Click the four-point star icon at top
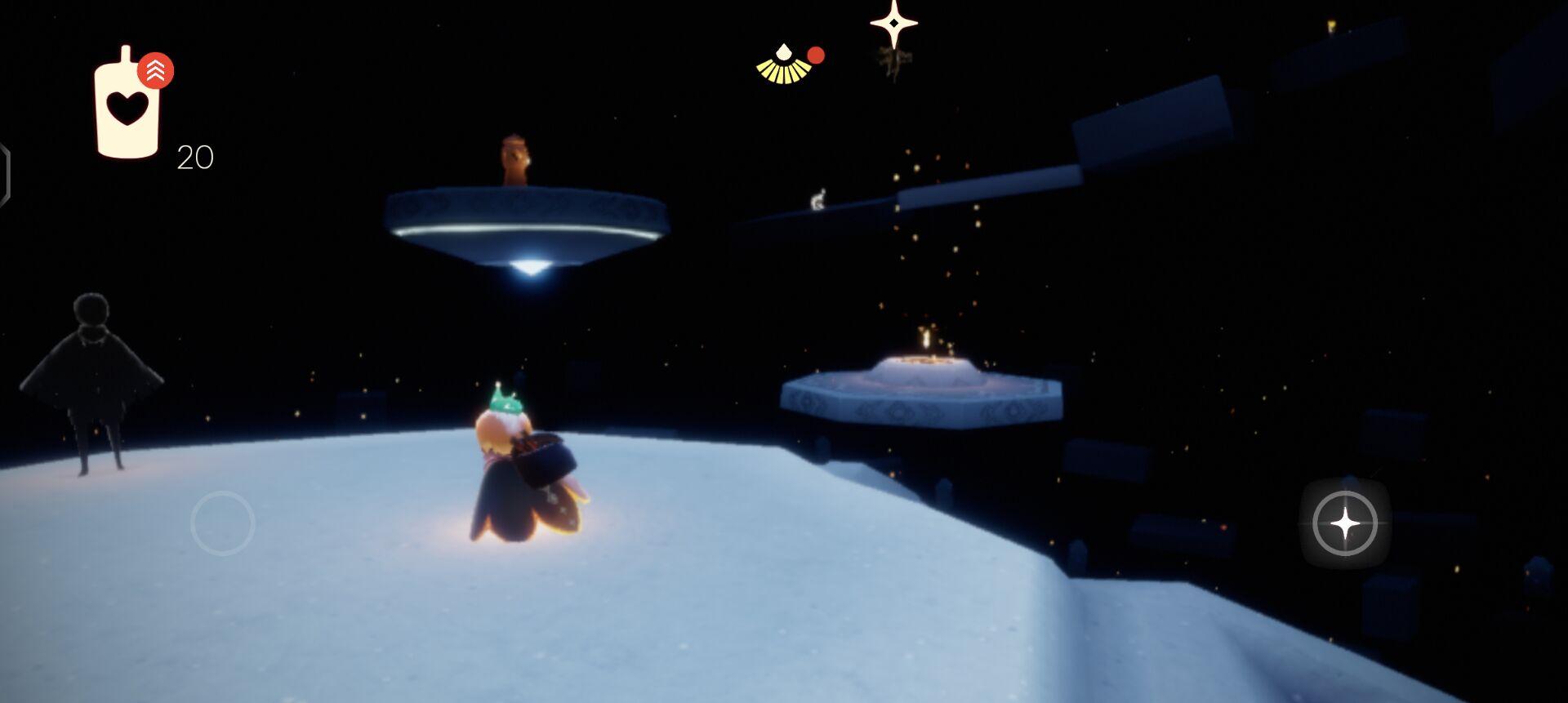1568x703 pixels. click(893, 23)
